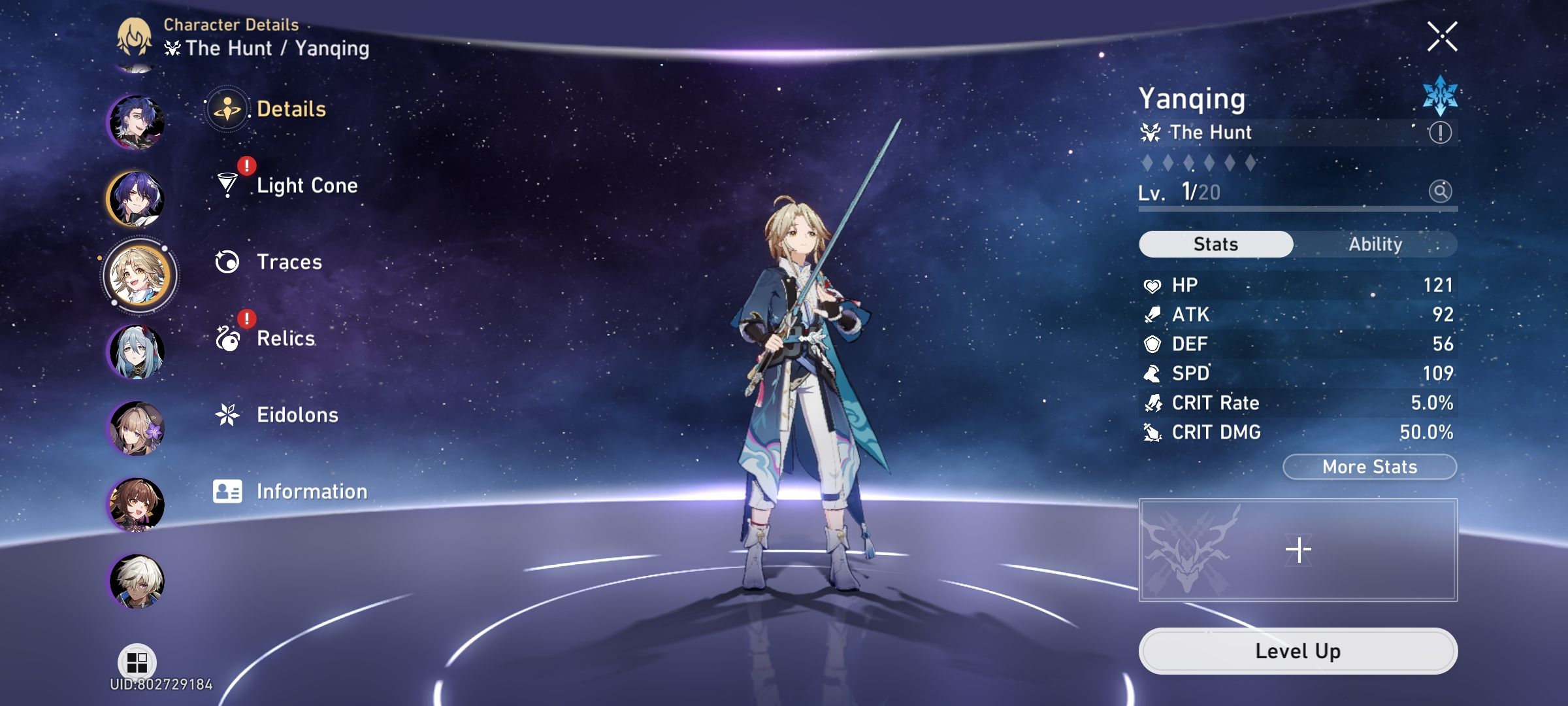This screenshot has width=1568, height=706.
Task: Open the Light Cone menu
Action: pyautogui.click(x=306, y=185)
